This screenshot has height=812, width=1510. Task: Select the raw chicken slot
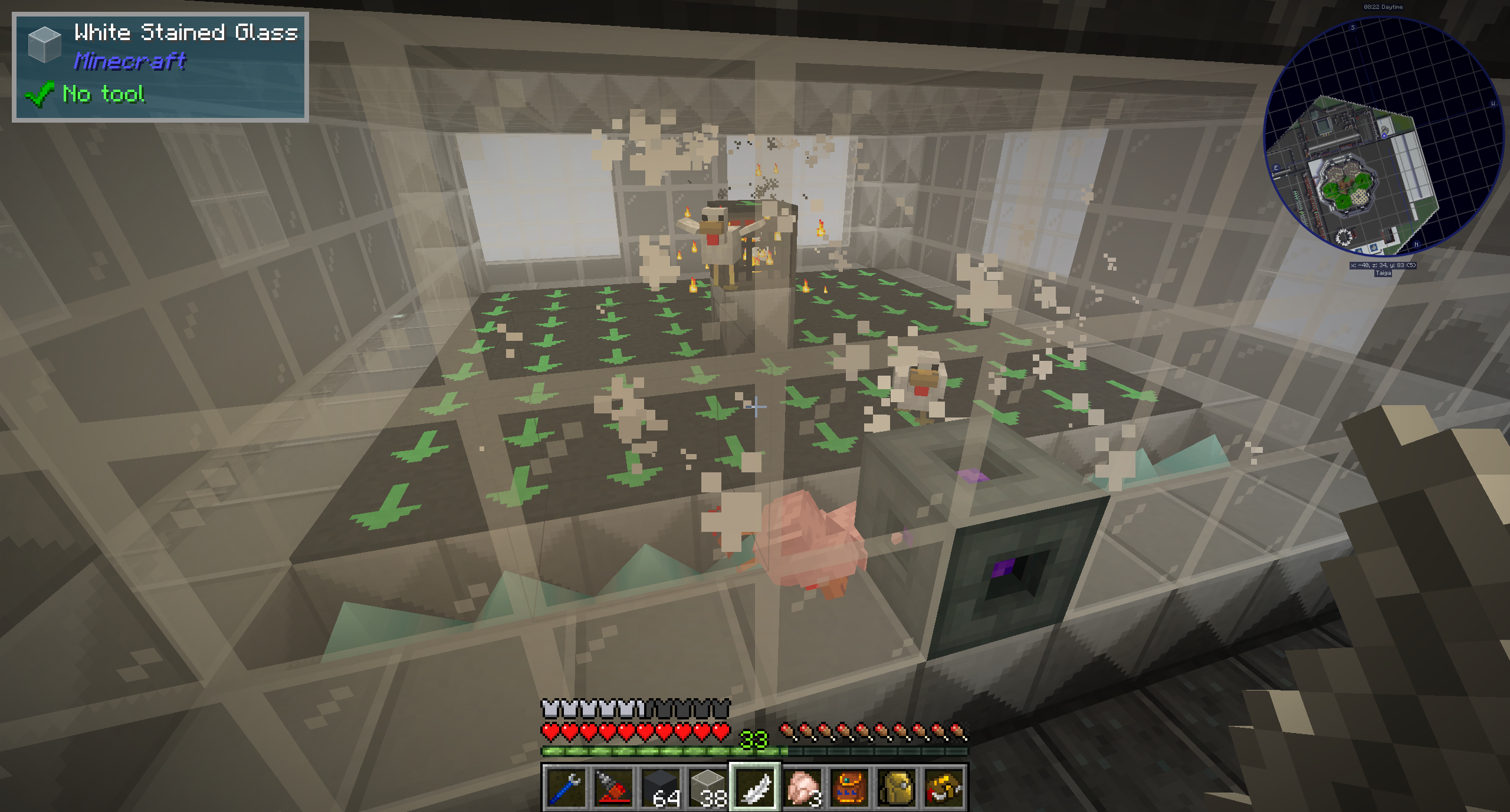coord(802,787)
